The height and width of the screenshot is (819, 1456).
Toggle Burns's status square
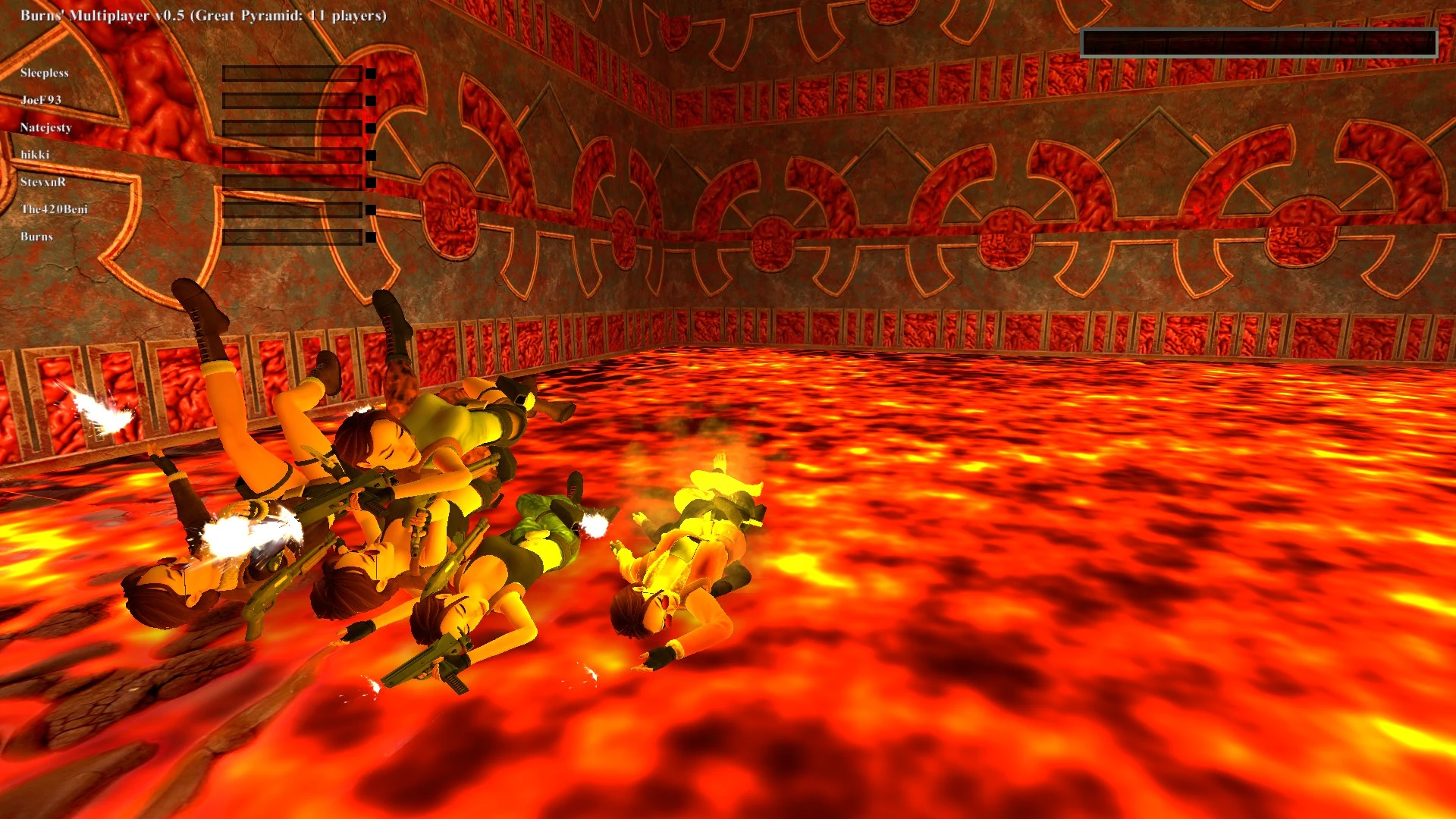coord(369,236)
